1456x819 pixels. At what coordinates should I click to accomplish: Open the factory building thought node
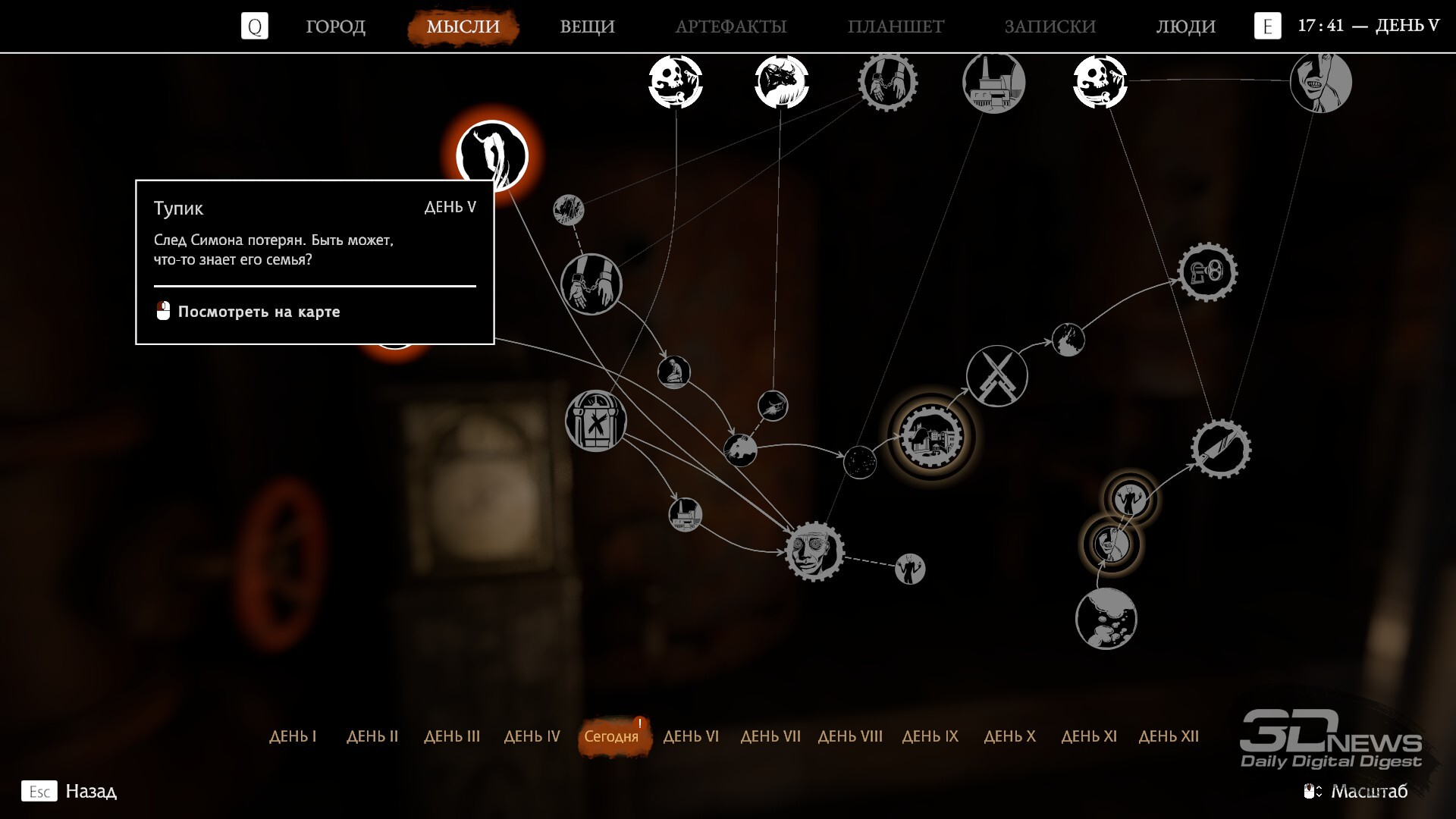coord(993,82)
